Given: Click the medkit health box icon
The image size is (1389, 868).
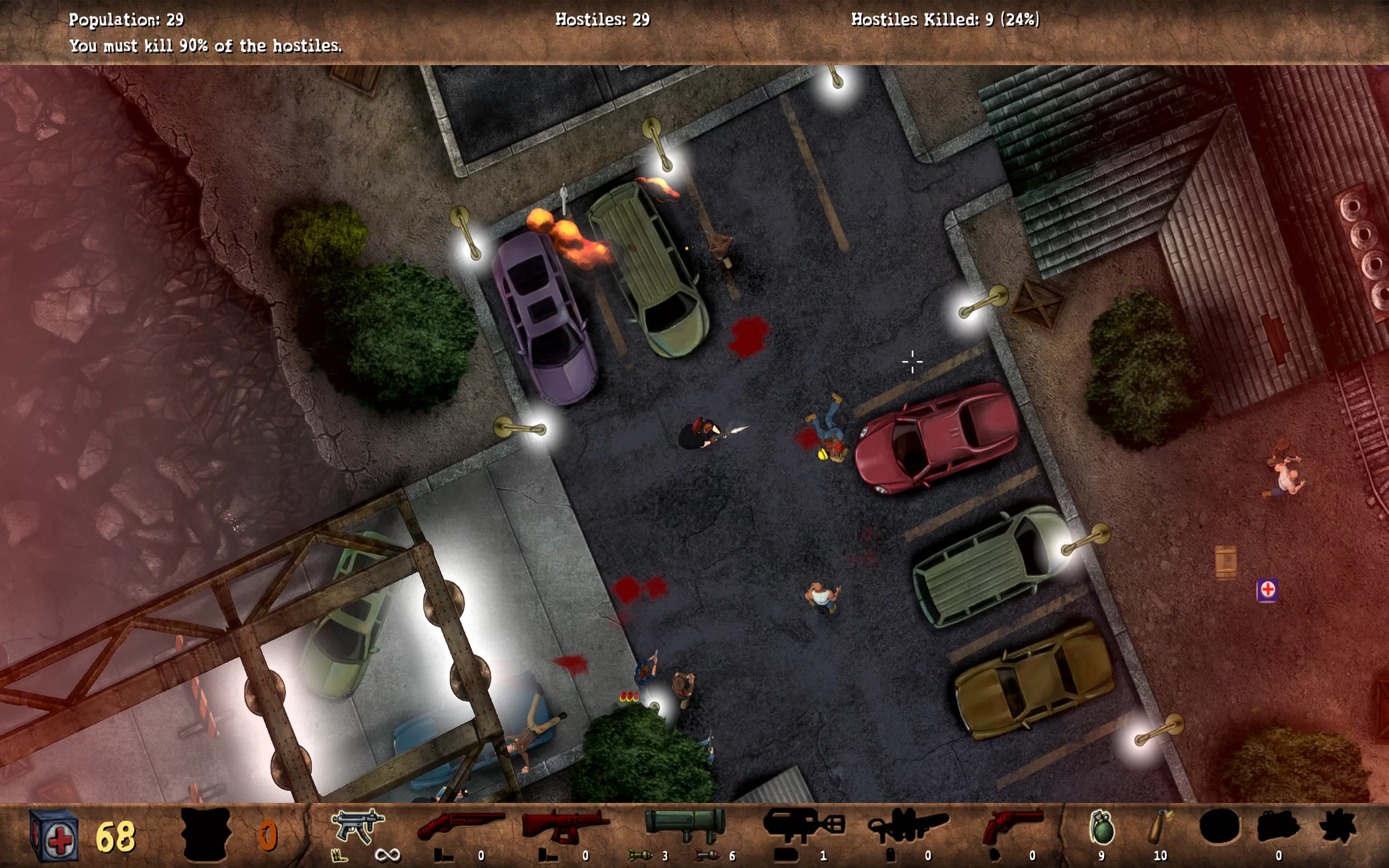Looking at the screenshot, I should click(x=54, y=835).
